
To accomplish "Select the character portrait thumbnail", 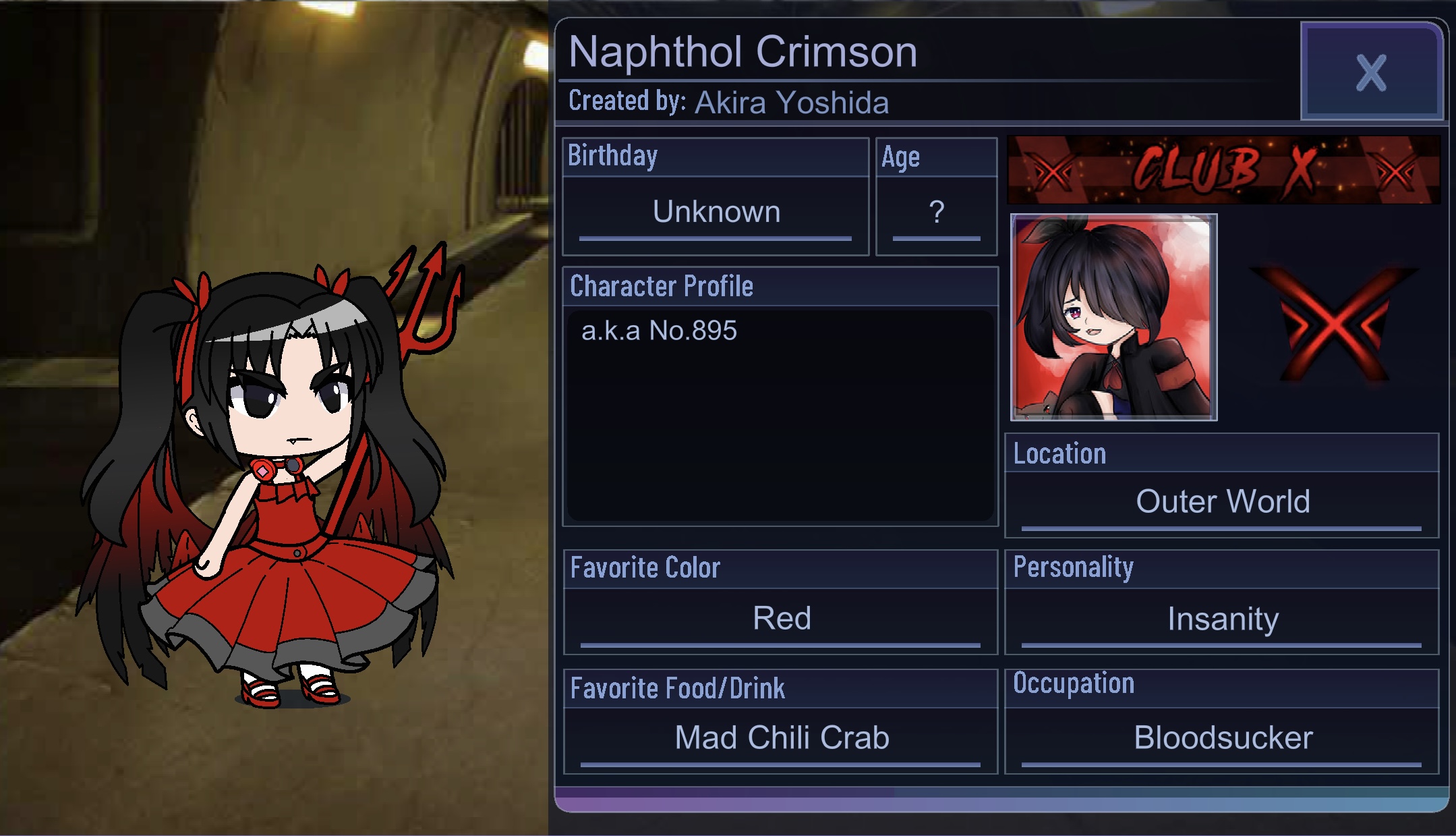I will (x=1113, y=317).
